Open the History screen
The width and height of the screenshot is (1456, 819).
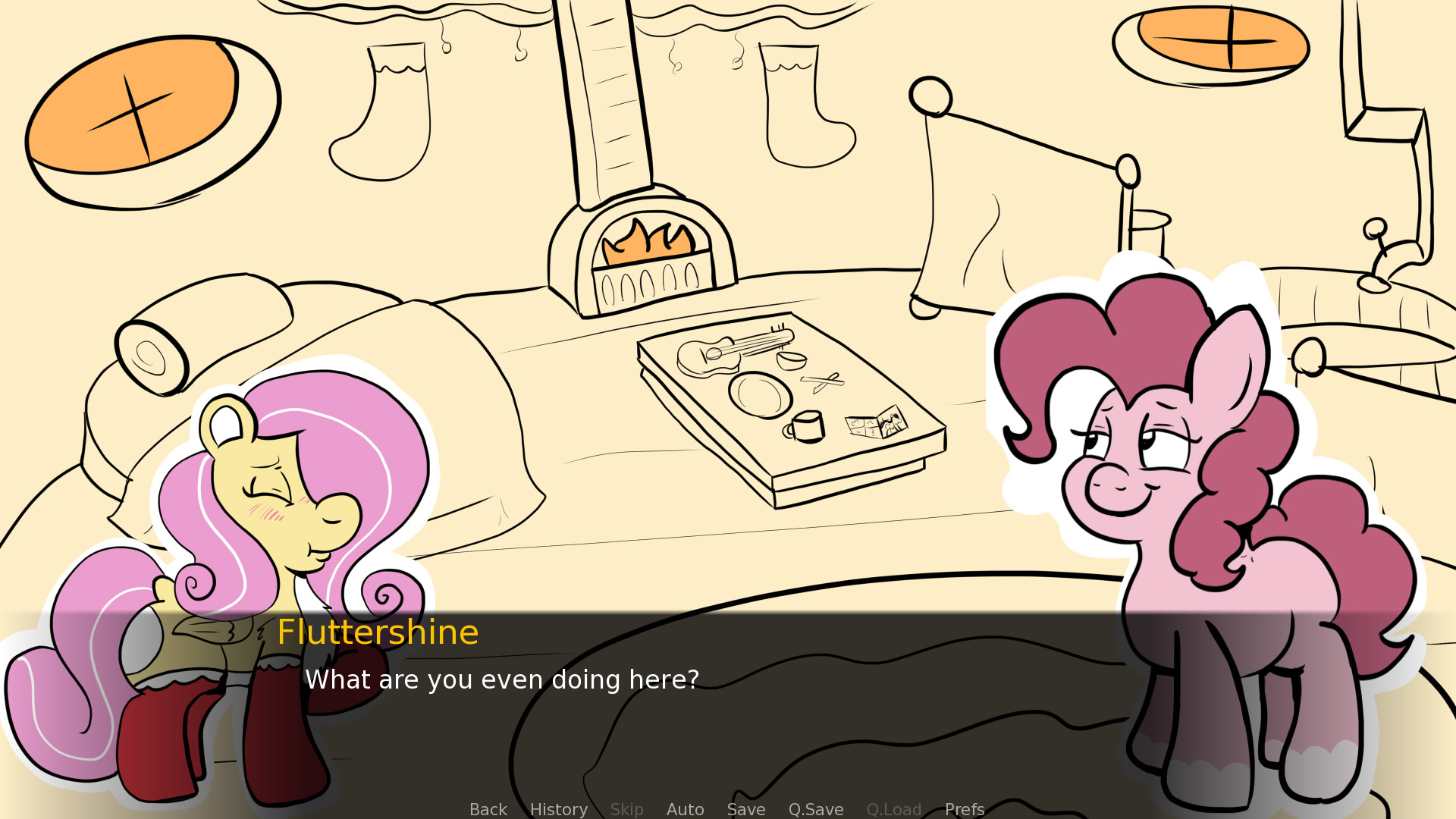558,809
